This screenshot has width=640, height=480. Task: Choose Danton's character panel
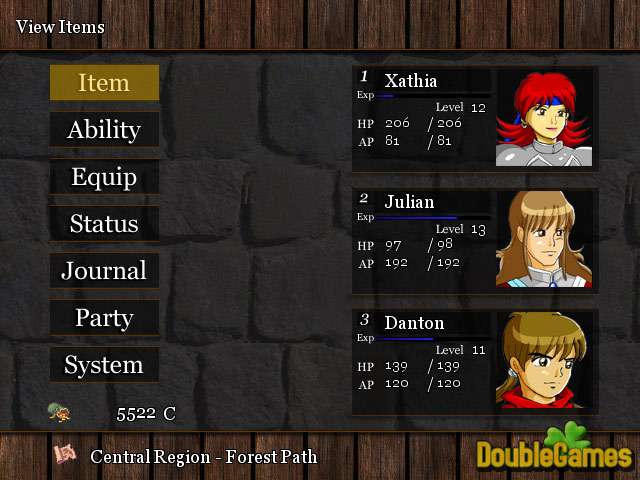pyautogui.click(x=474, y=361)
